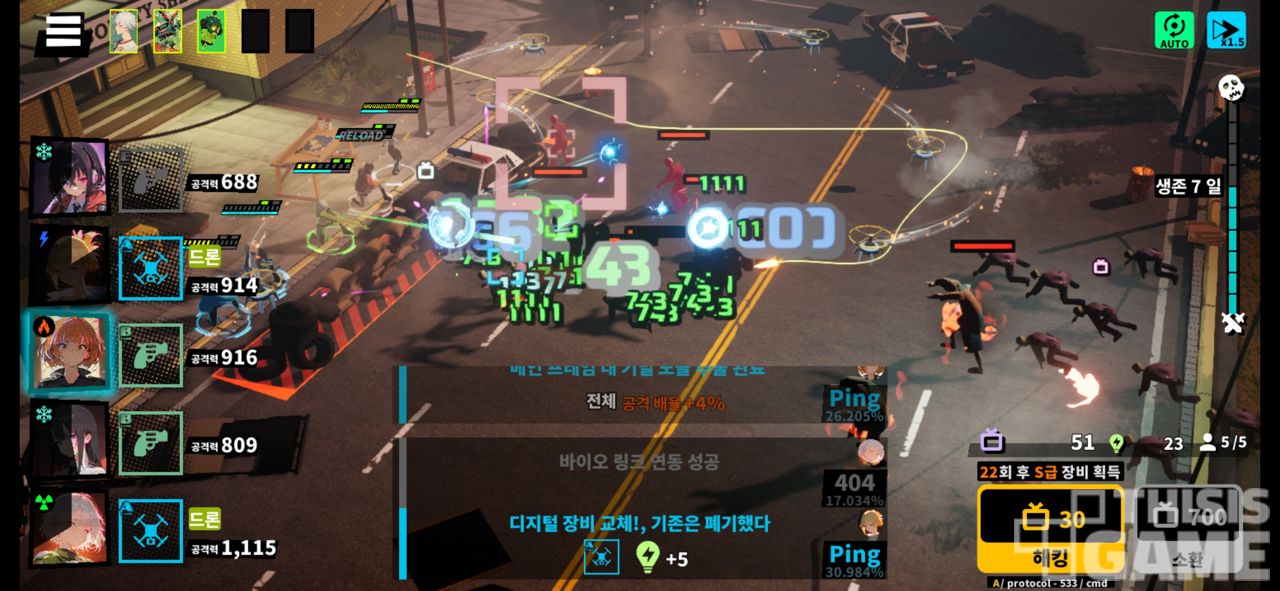Toggle the green AUTO battle button

pyautogui.click(x=1174, y=31)
